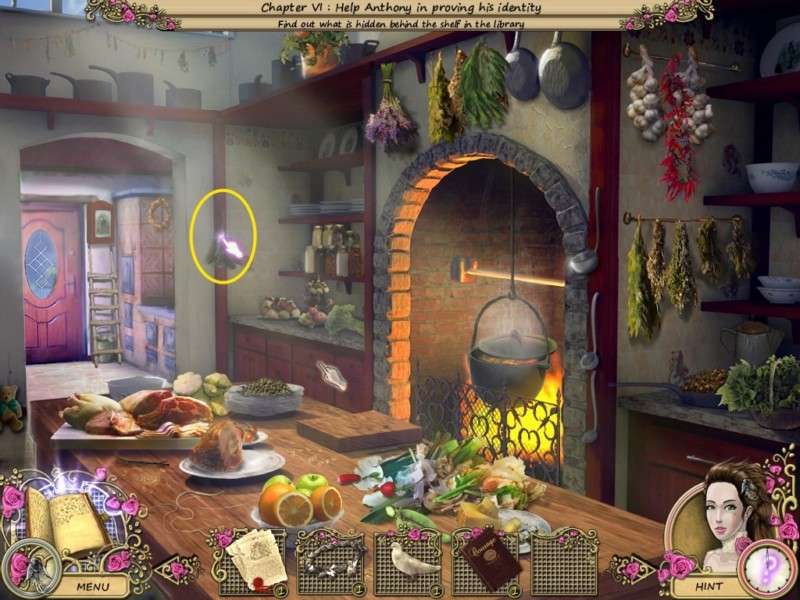This screenshot has width=800, height=600.
Task: Open the game menu
Action: click(92, 587)
